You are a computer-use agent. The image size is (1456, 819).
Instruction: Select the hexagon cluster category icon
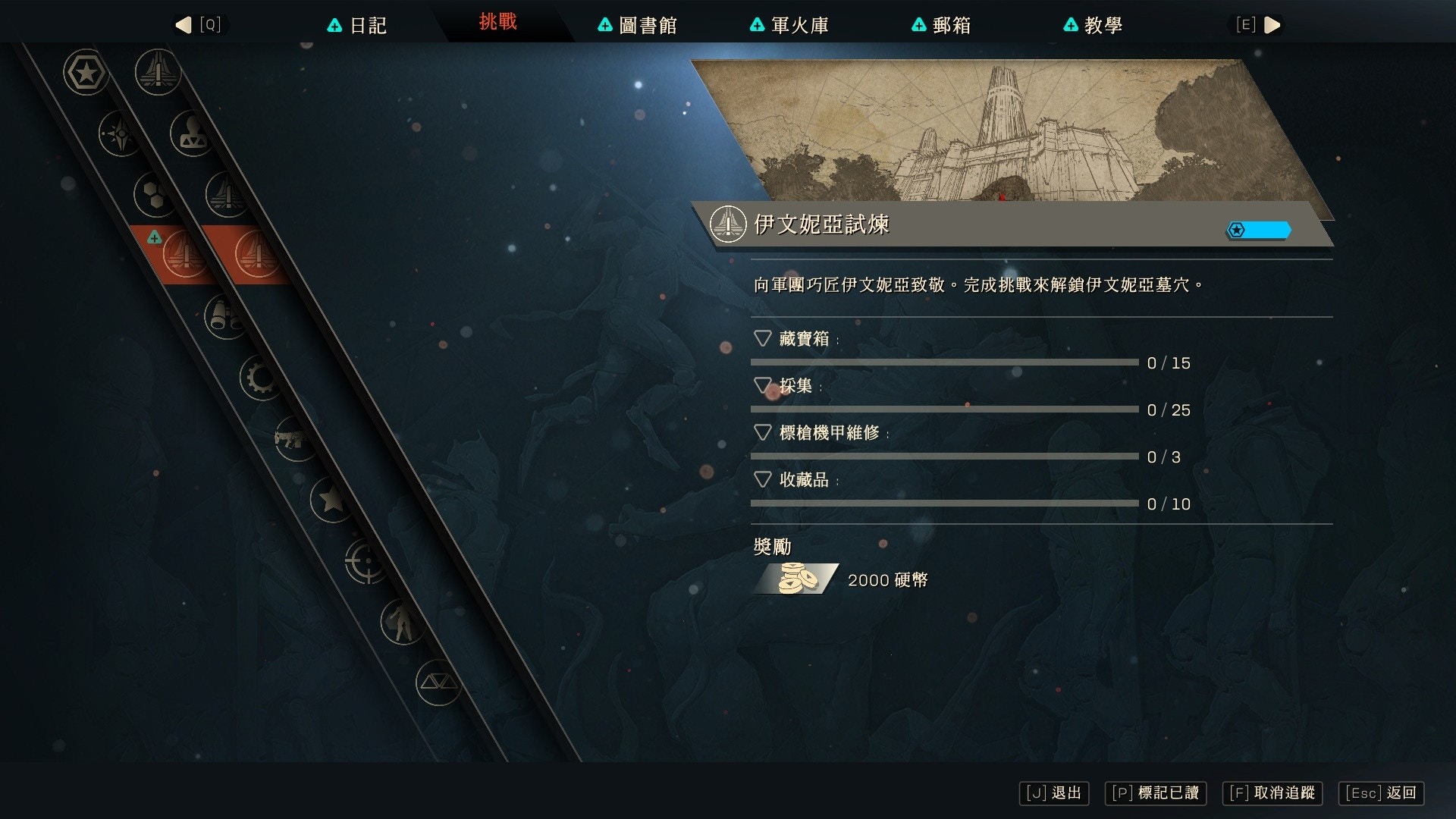click(152, 194)
